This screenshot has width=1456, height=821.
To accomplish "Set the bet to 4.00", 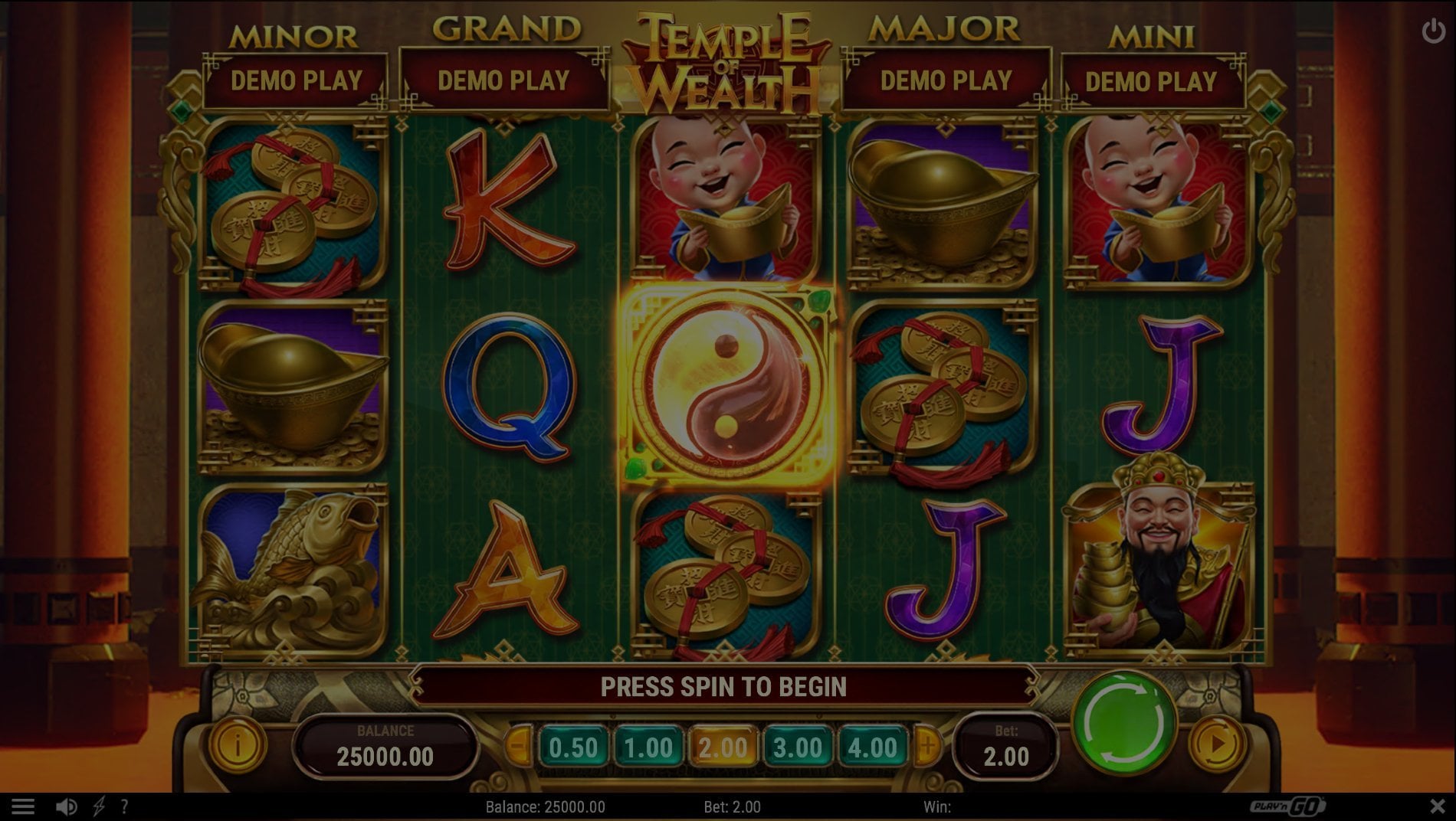I will coord(872,747).
